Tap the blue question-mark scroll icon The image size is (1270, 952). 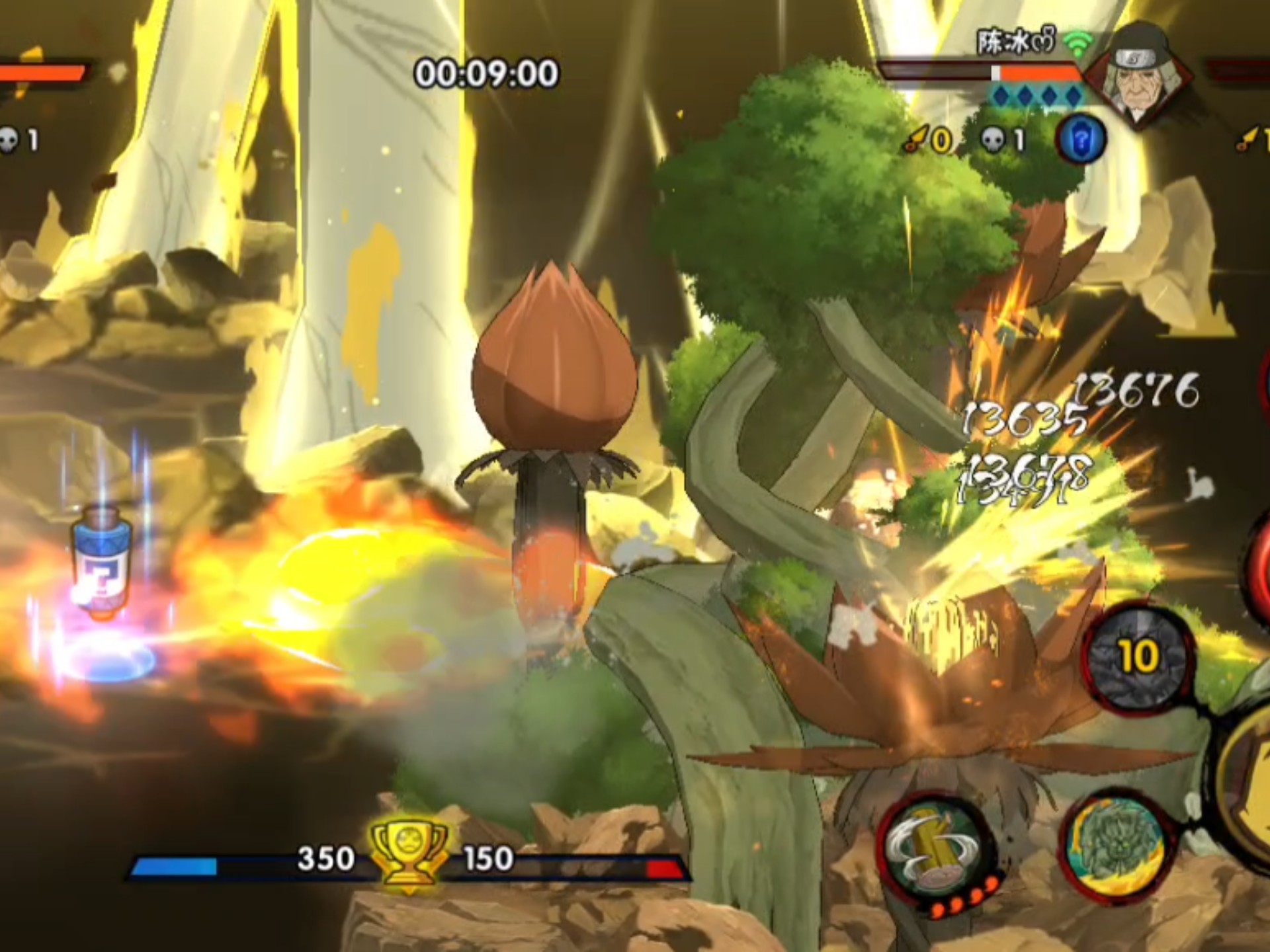[1080, 140]
